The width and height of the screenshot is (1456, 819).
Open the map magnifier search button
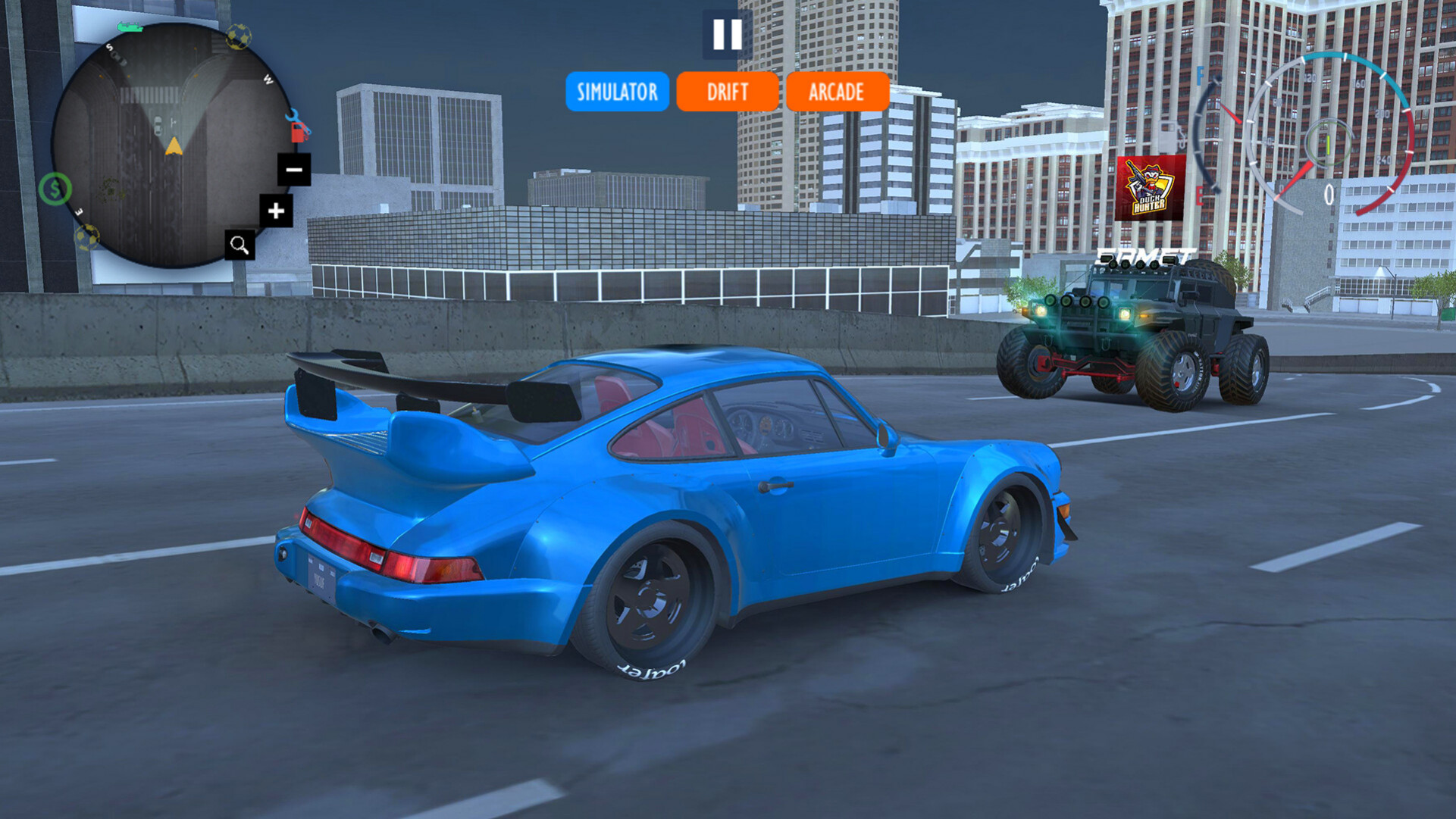[240, 245]
